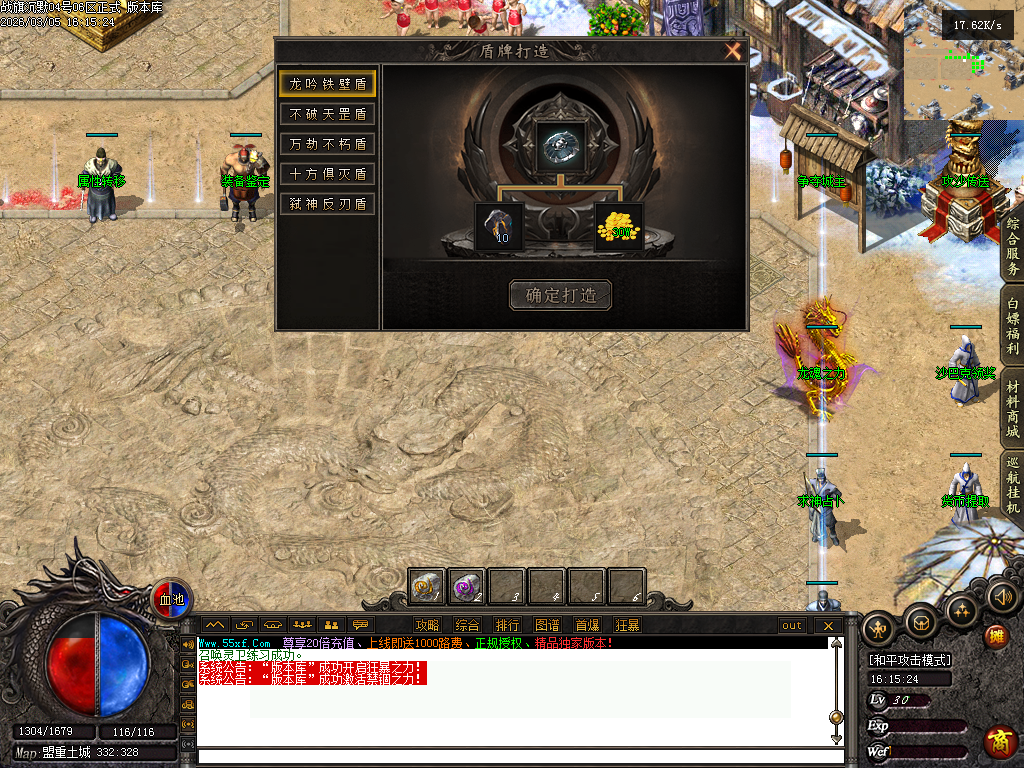Open the 排行 rankings tab
This screenshot has height=768, width=1024.
point(507,626)
